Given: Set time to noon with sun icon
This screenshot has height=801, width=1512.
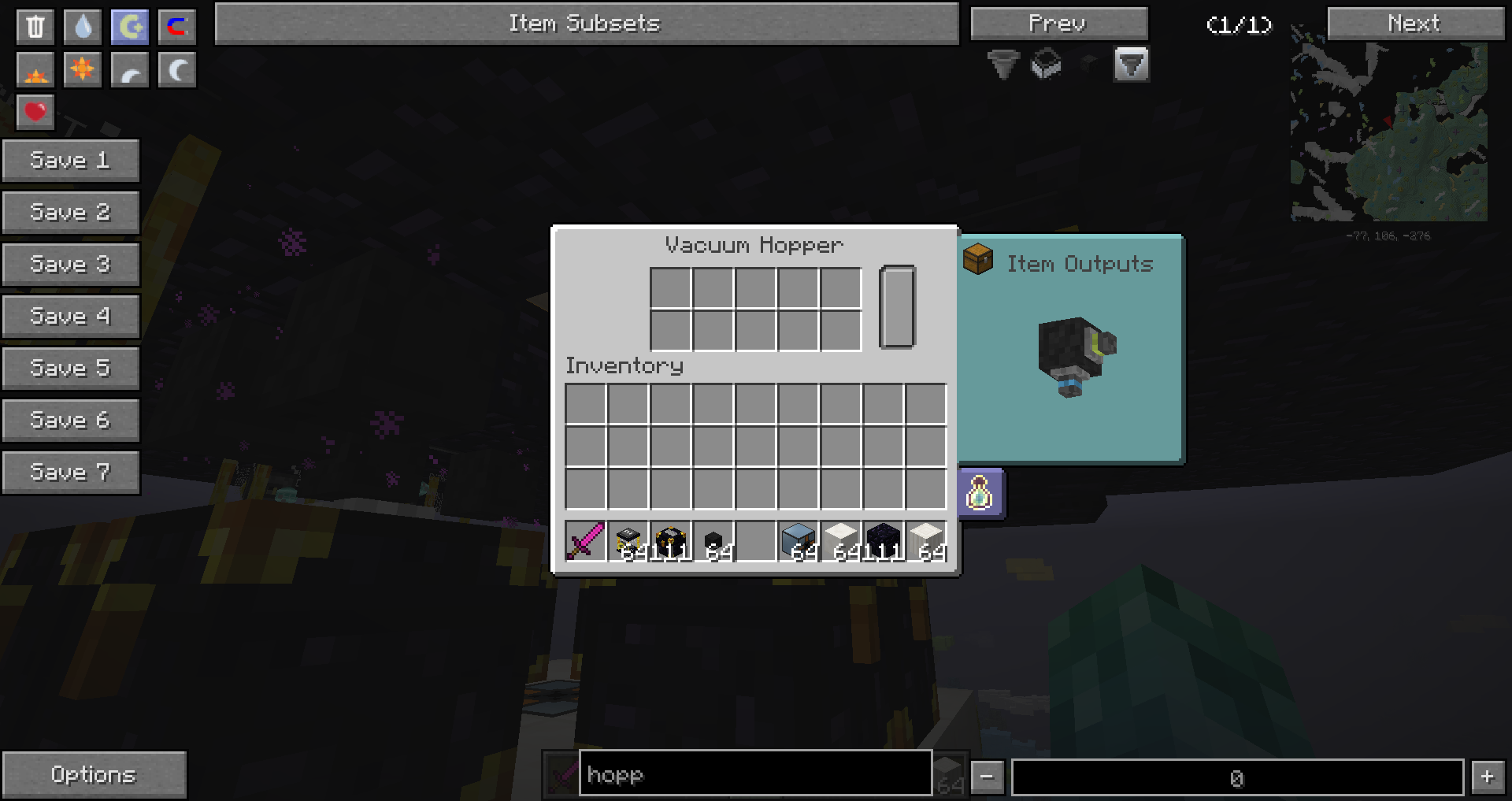Looking at the screenshot, I should point(82,69).
